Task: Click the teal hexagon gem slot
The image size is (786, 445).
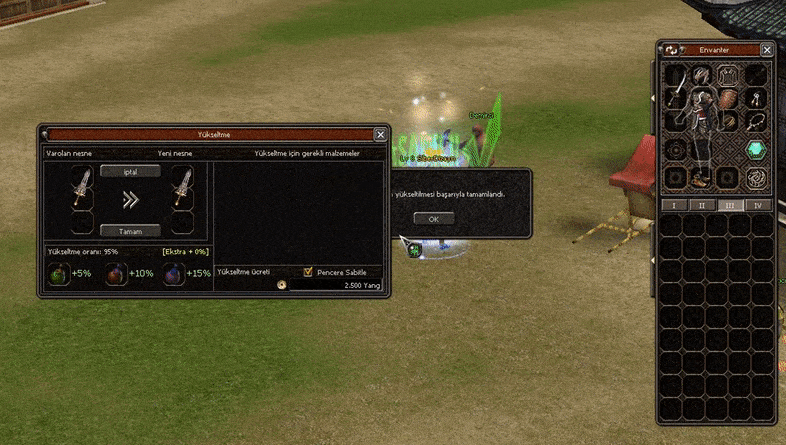Action: tap(758, 148)
